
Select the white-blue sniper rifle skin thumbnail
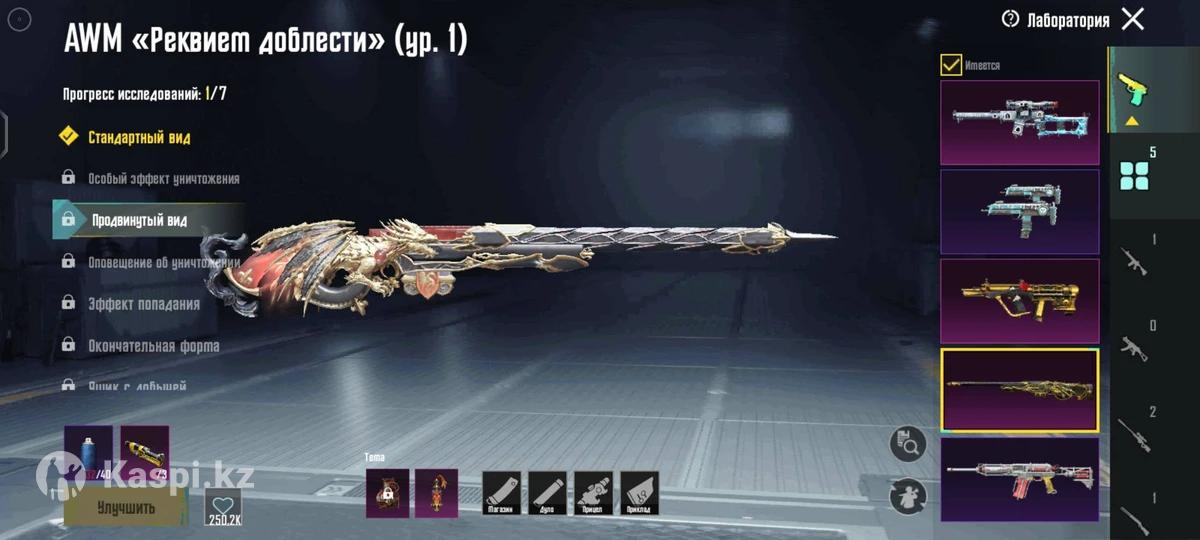[x=1019, y=122]
